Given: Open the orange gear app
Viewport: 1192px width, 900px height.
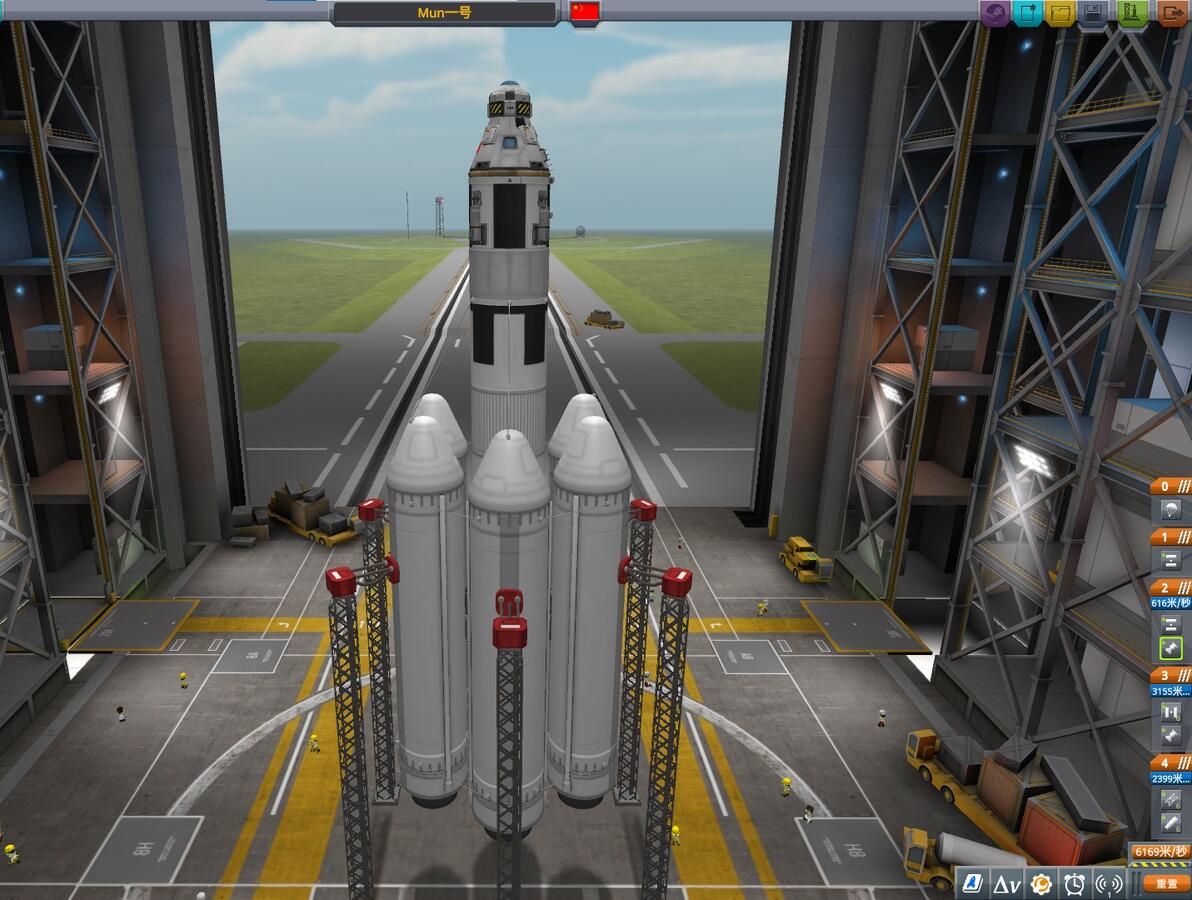Looking at the screenshot, I should click(1041, 884).
